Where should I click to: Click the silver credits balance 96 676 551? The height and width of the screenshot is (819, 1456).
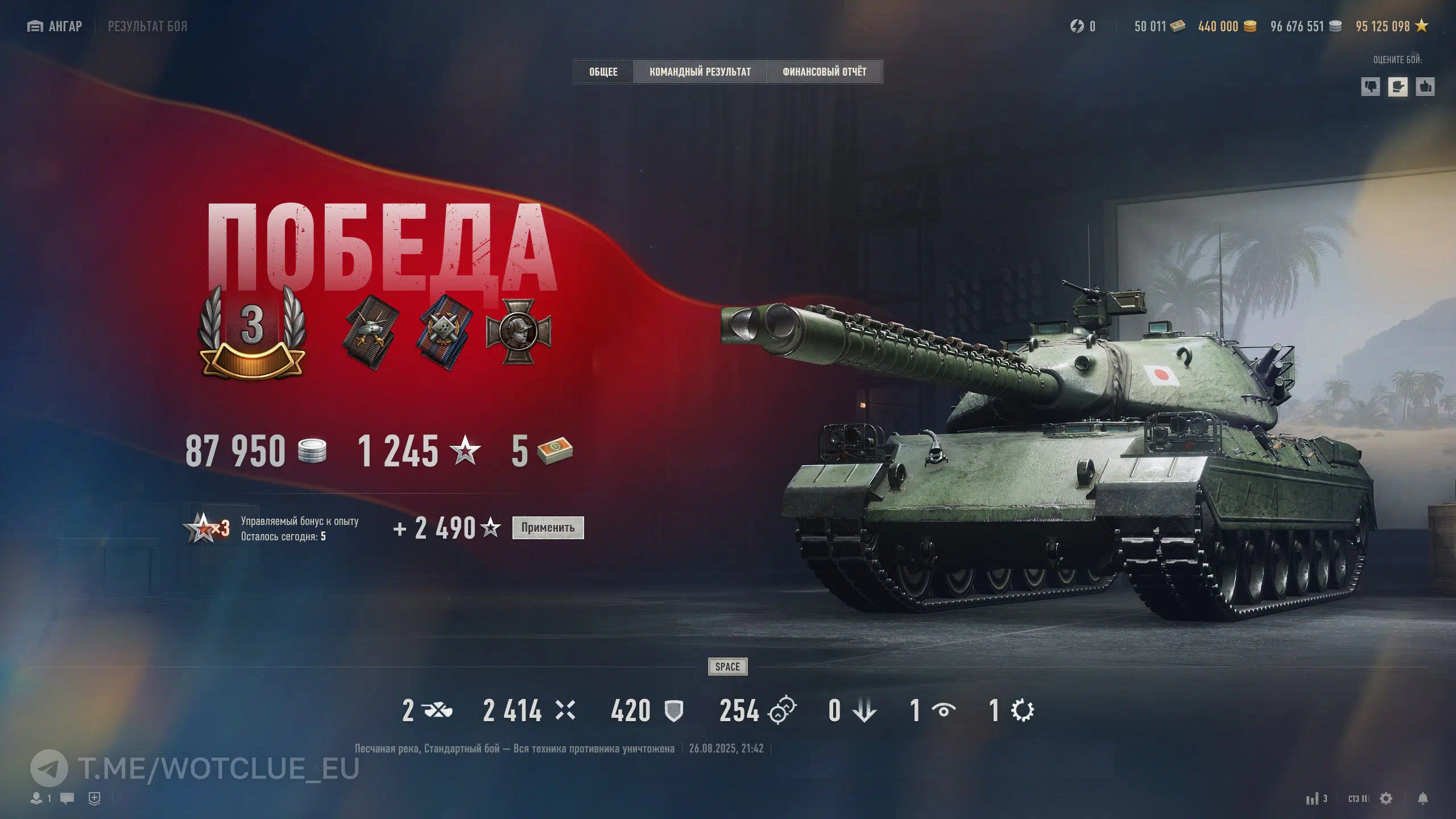[x=1305, y=26]
